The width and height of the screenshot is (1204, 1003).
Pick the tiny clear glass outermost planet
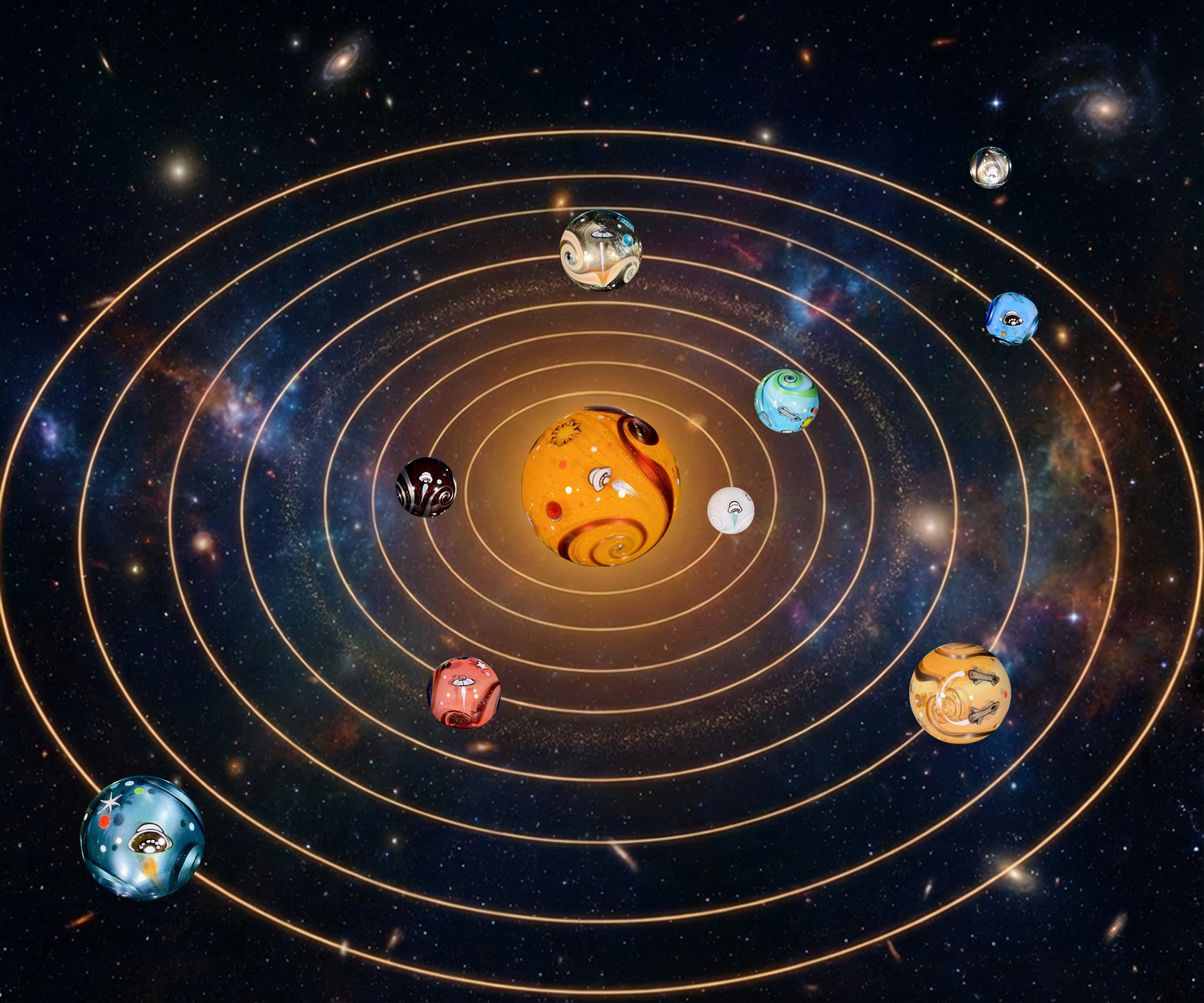[x=990, y=167]
